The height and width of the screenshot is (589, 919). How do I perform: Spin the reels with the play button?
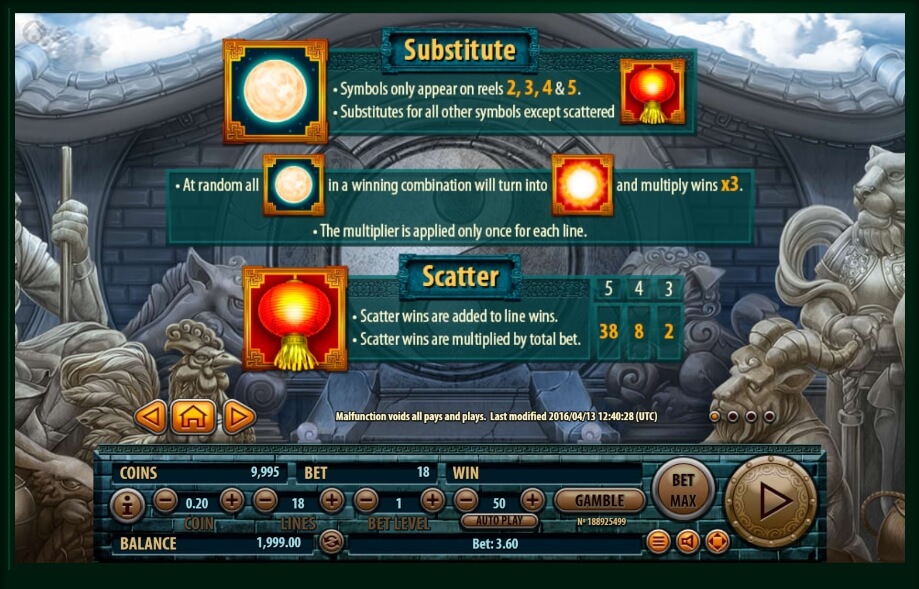click(x=770, y=501)
